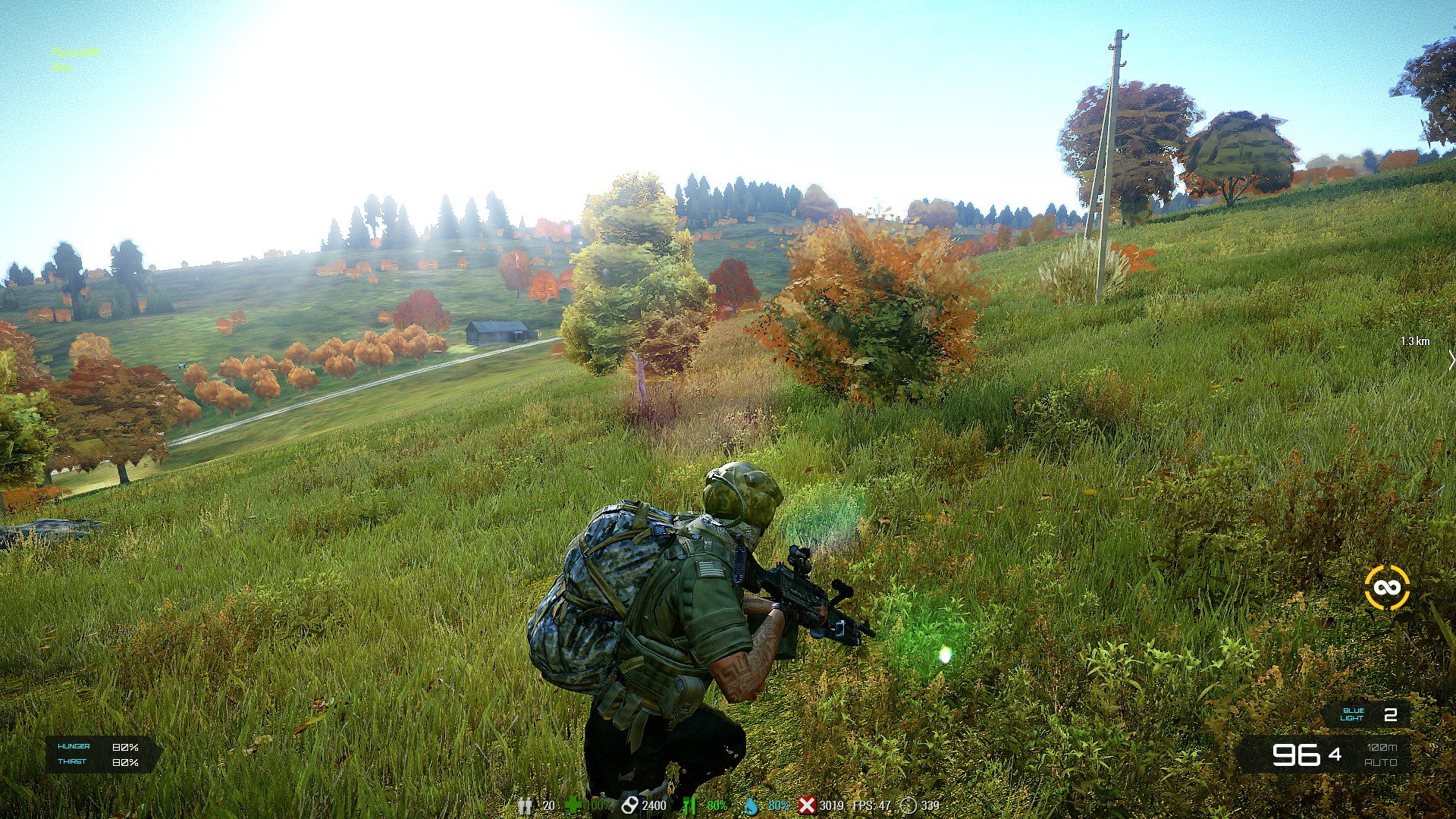Click the red X icon
Screen dimensions: 1456x819
click(x=807, y=805)
